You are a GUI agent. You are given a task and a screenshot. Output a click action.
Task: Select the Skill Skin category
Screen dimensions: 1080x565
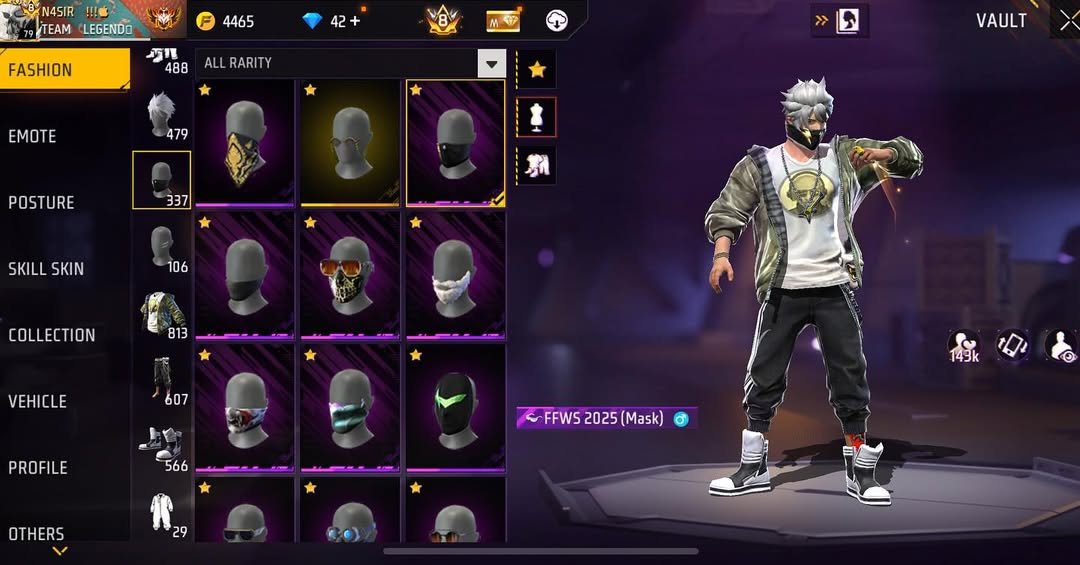64,268
